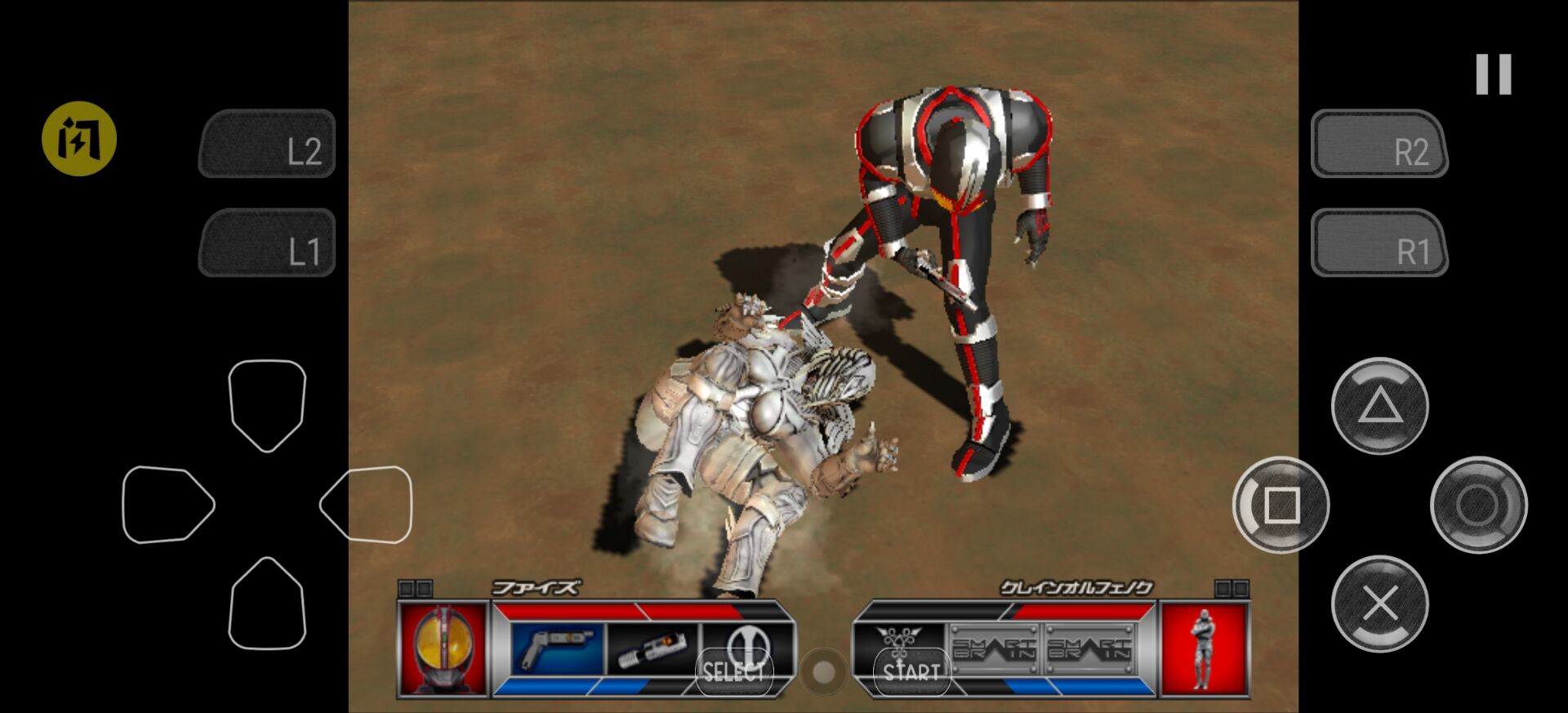Pause the emulator with the pause button
Image resolution: width=1568 pixels, height=713 pixels.
pos(1493,74)
